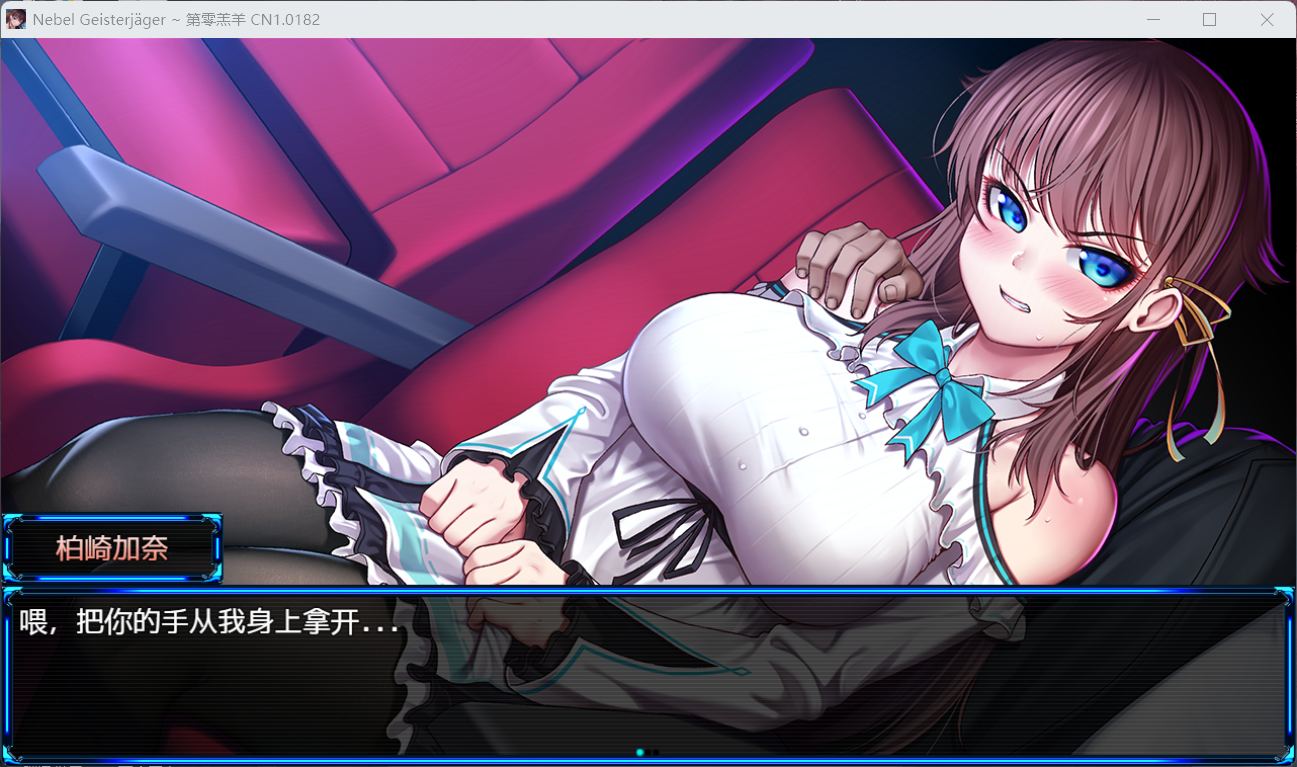Screen dimensions: 1297x767
Task: Minimize the game window
Action: 1153,20
